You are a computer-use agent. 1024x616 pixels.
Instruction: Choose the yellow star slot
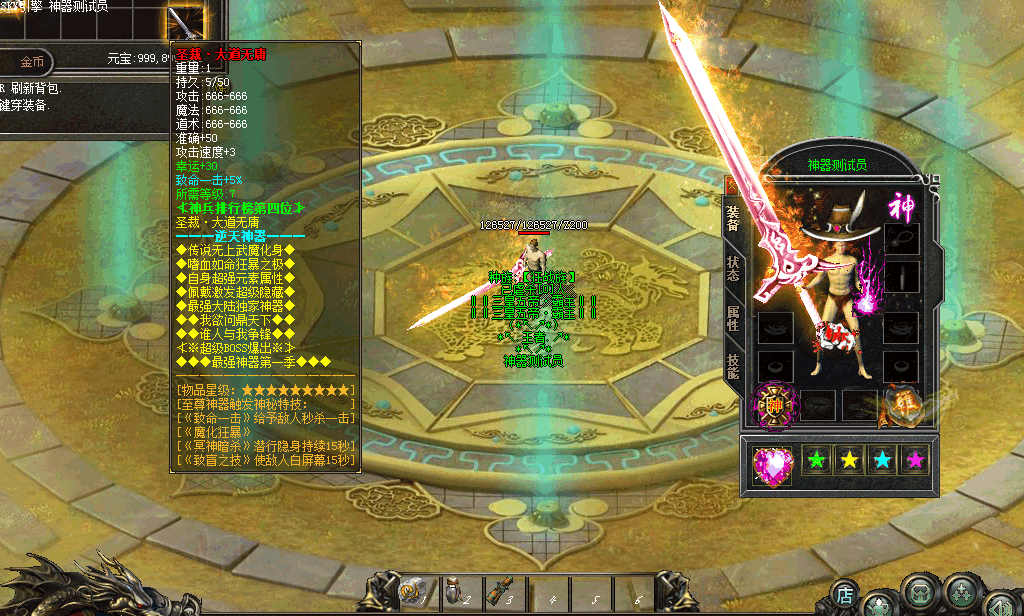point(850,461)
